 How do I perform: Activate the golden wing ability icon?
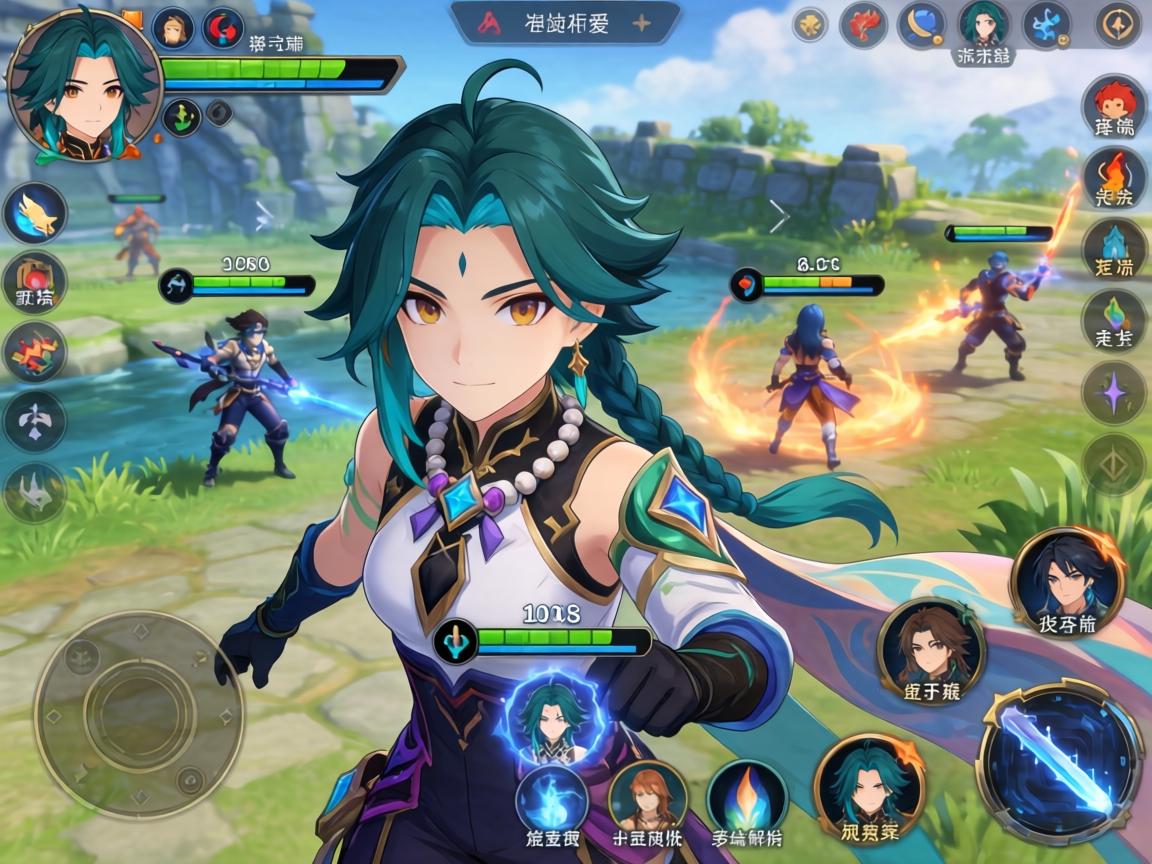[35, 213]
